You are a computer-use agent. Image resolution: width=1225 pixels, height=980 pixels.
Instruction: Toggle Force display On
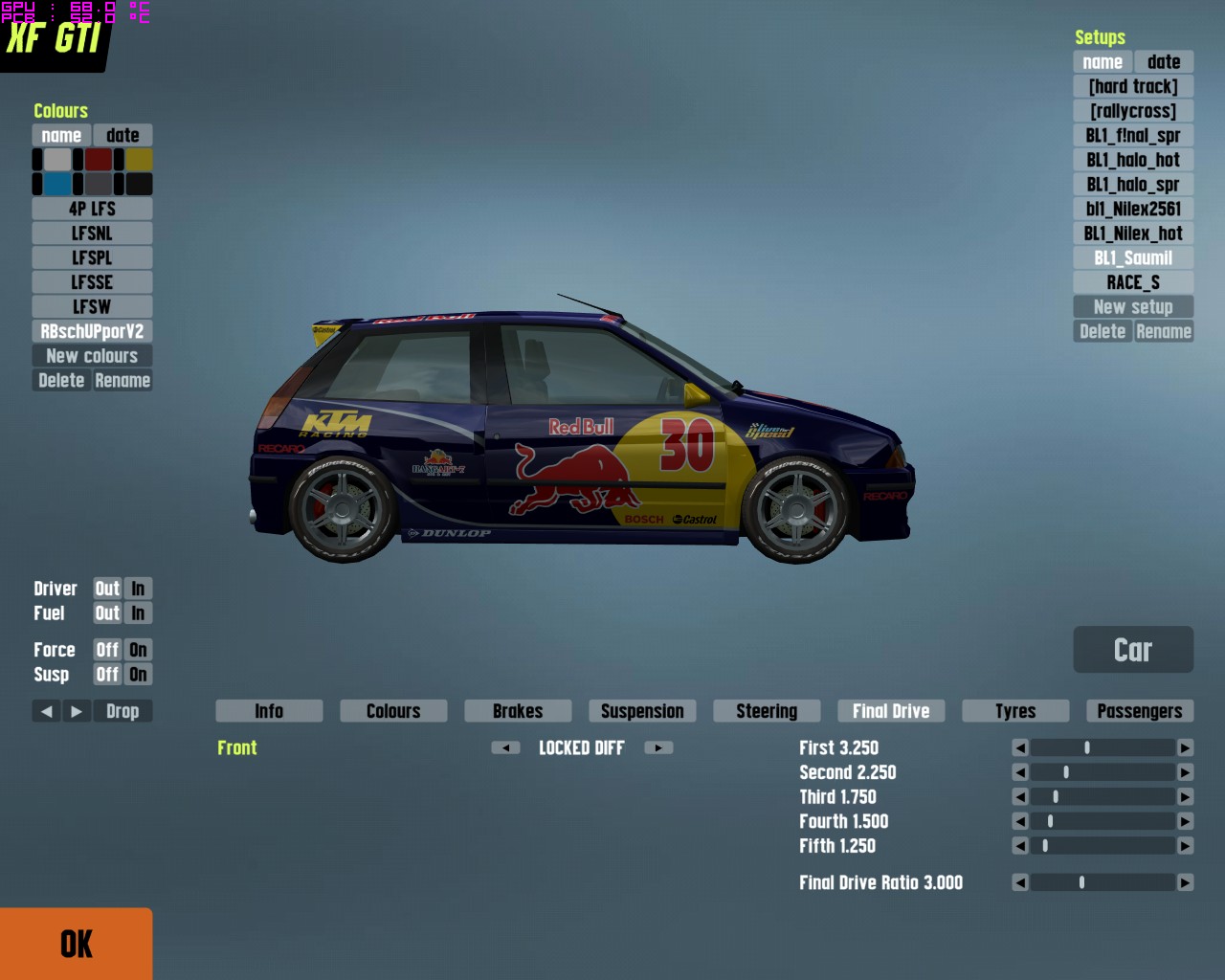coord(138,650)
